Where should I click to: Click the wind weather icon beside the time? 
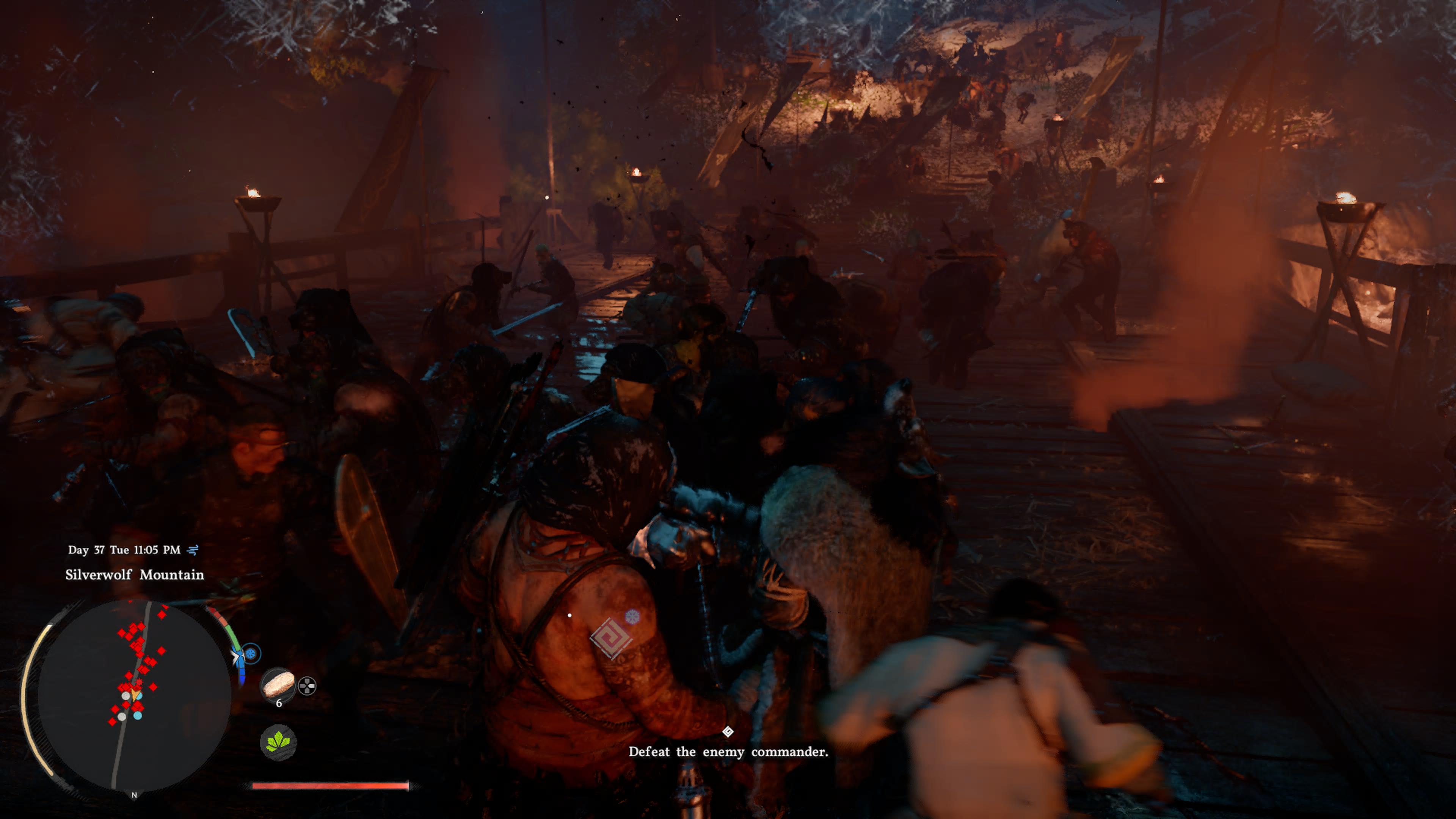[x=193, y=550]
